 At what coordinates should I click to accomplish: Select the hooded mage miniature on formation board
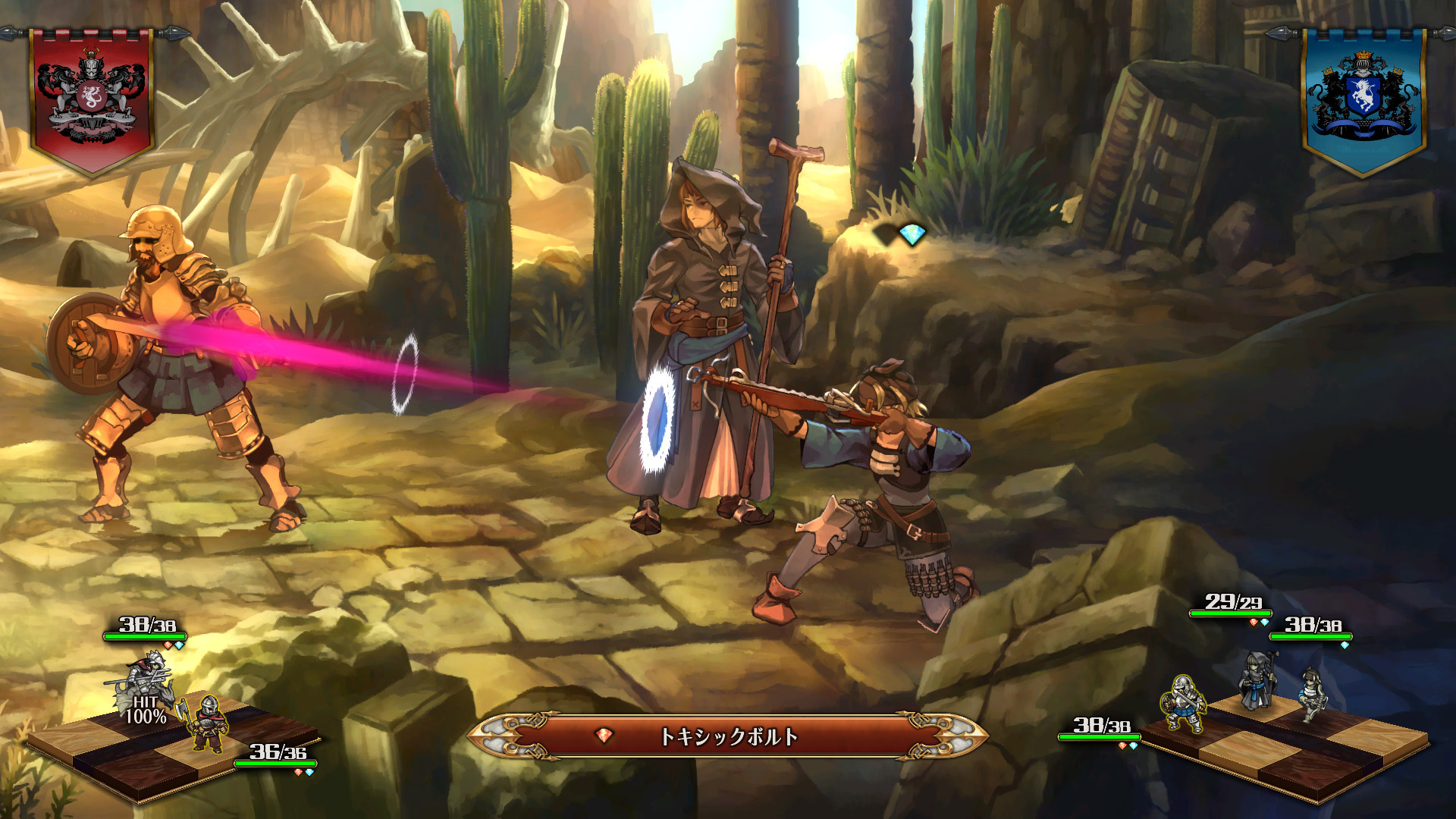pyautogui.click(x=1256, y=680)
